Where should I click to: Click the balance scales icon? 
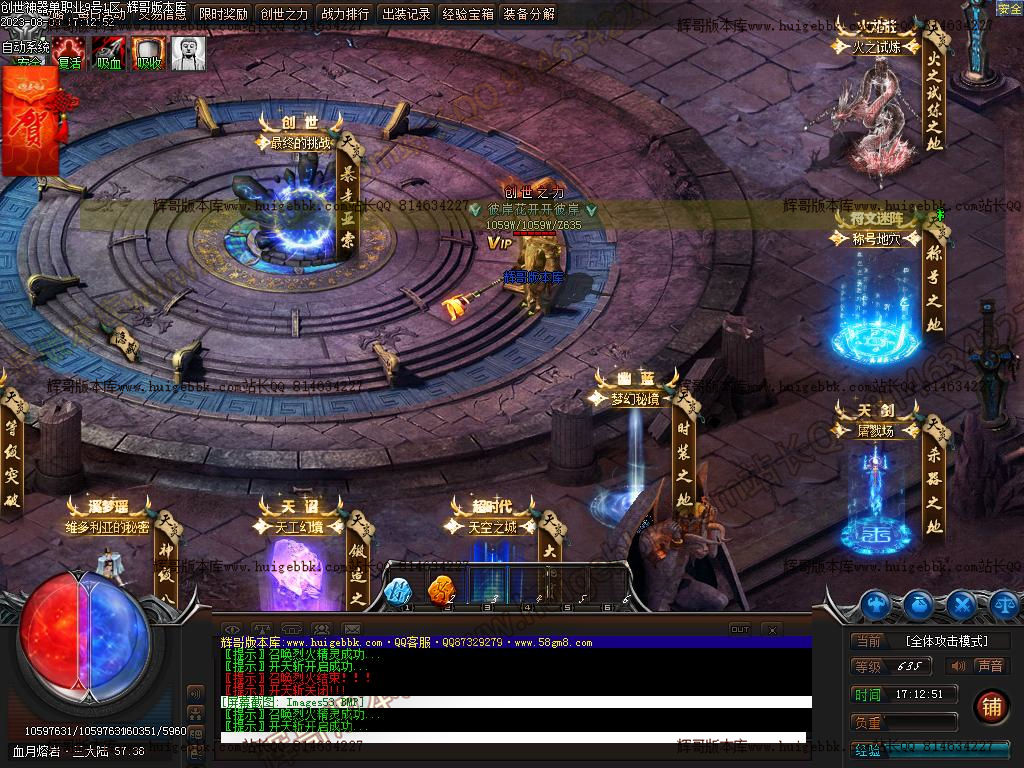(1003, 604)
